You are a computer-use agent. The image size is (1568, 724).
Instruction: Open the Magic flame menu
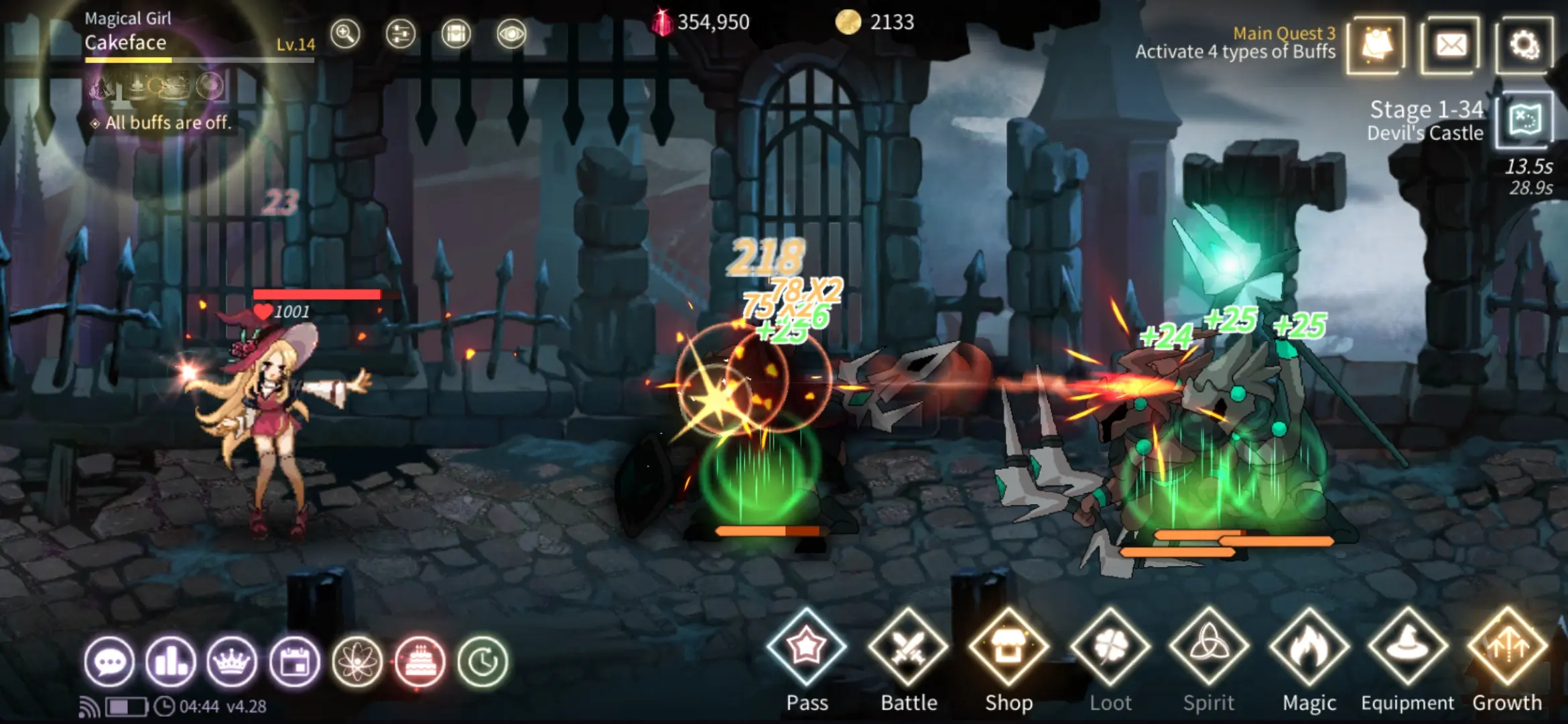1309,648
